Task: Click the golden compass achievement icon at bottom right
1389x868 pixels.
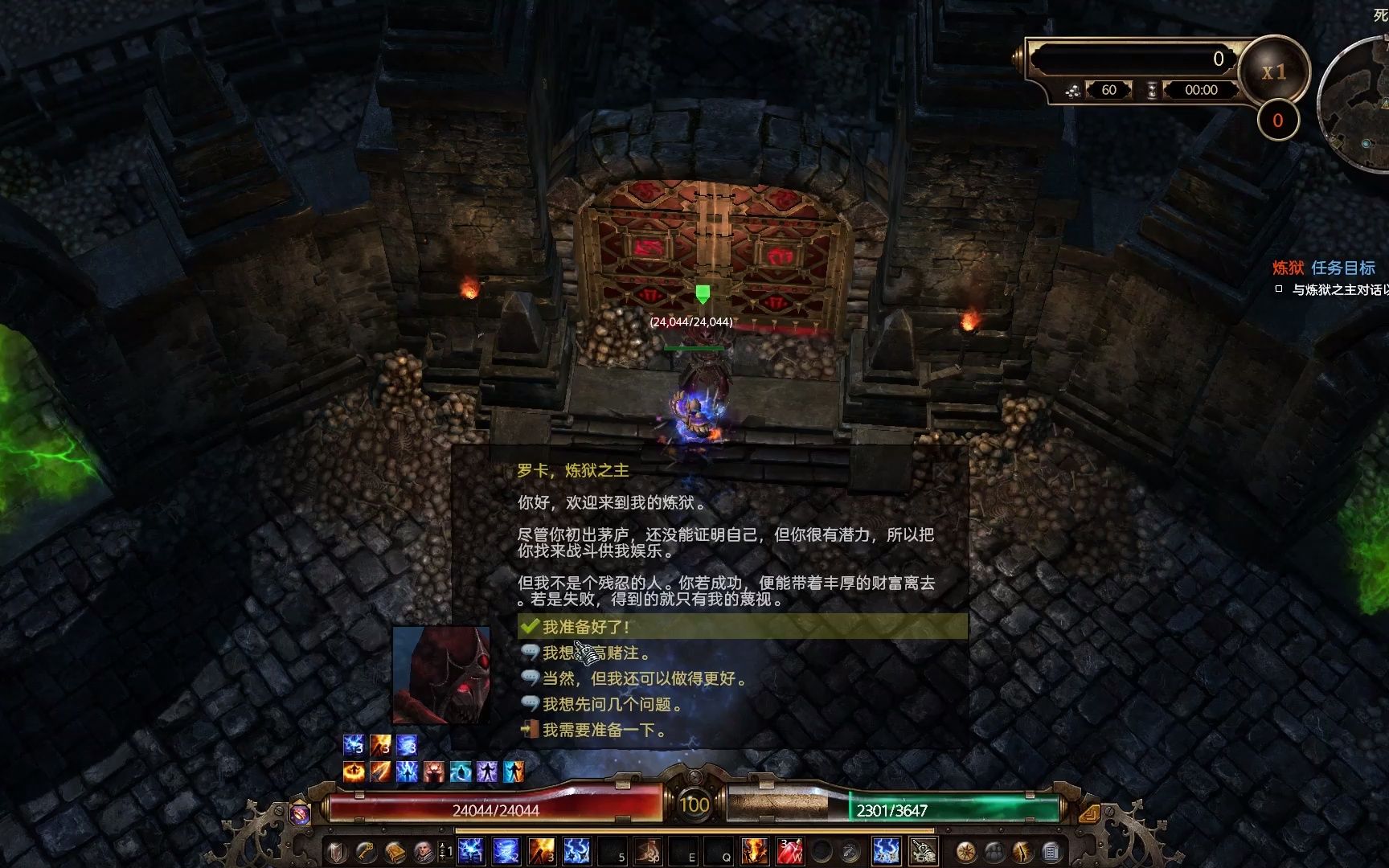Action: click(x=966, y=852)
